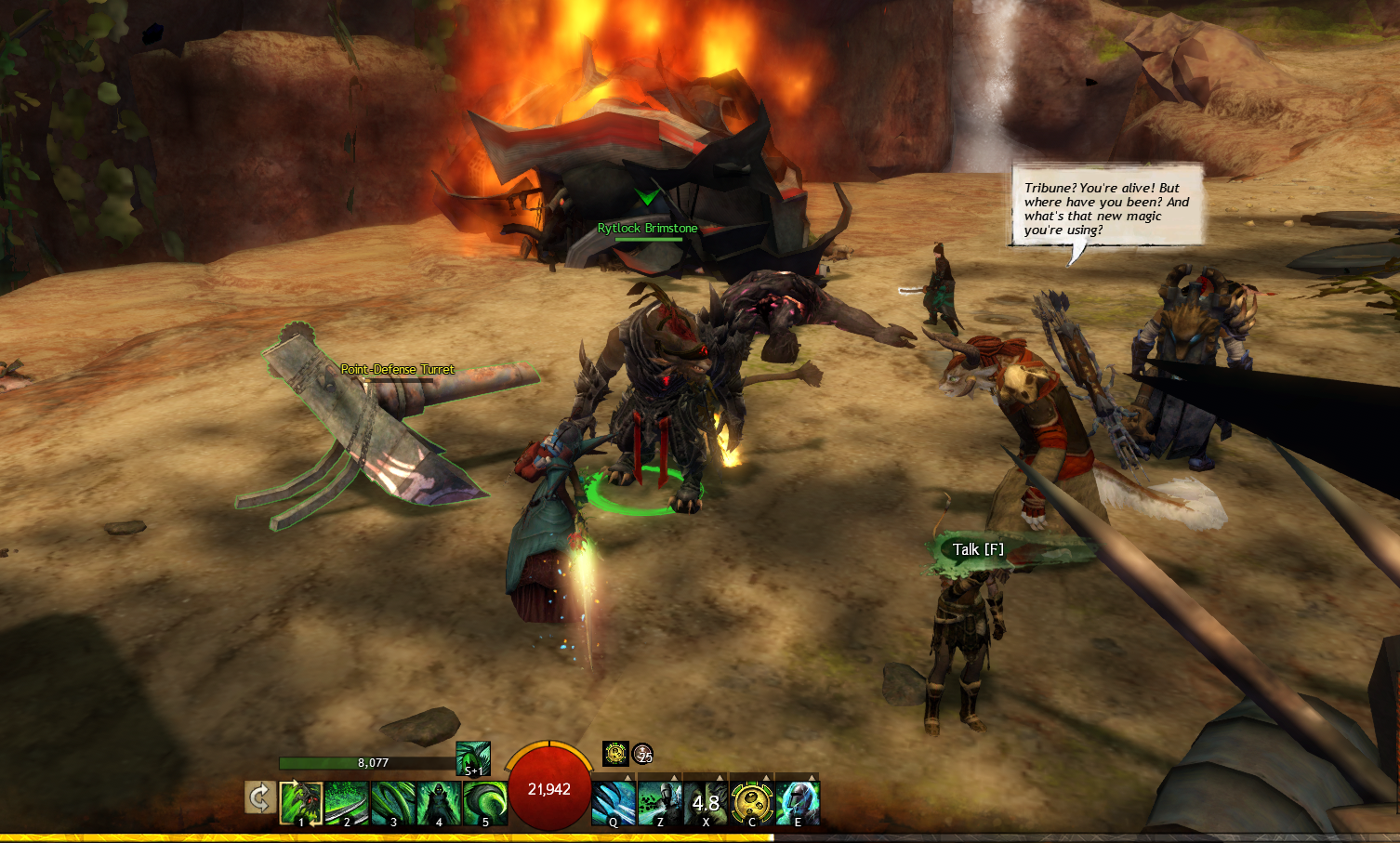Click the gold signet boon icon above skills
The height and width of the screenshot is (843, 1400).
point(615,754)
